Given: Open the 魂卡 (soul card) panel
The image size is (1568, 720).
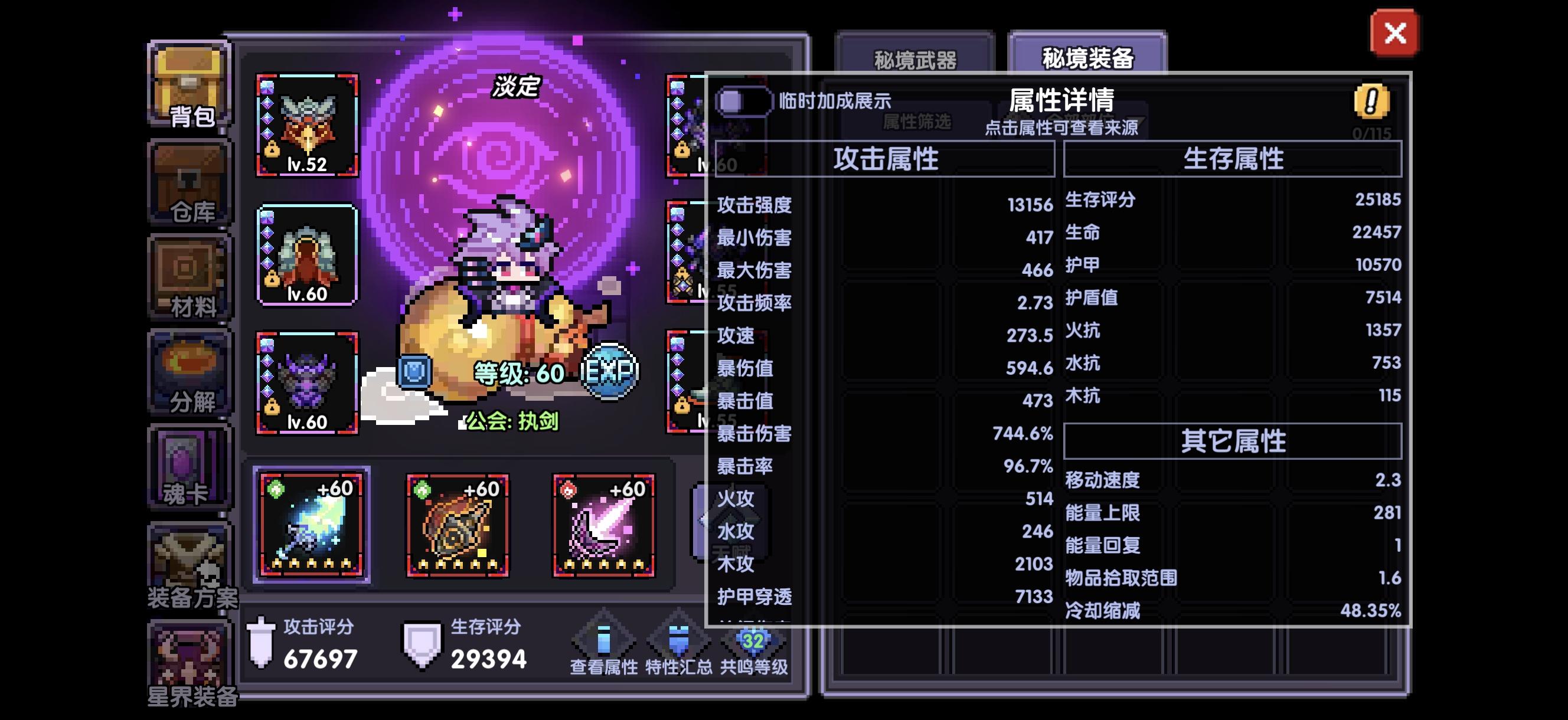Looking at the screenshot, I should tap(189, 469).
